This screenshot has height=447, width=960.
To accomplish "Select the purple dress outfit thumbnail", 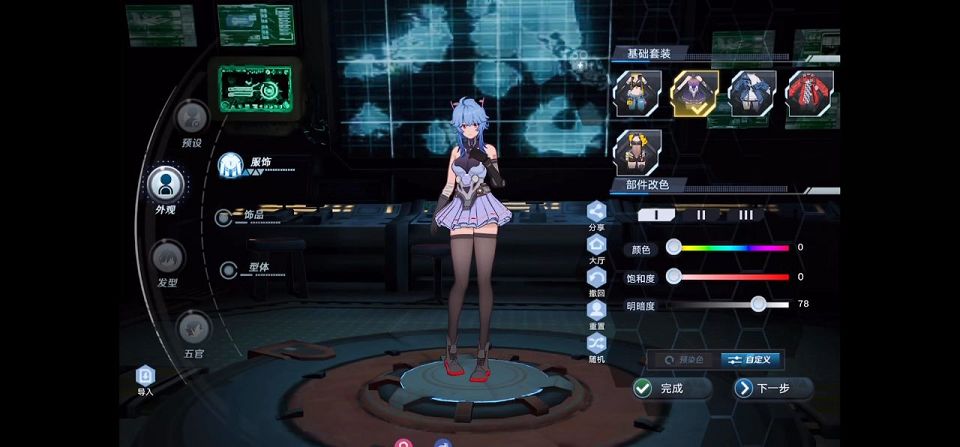I will click(695, 93).
